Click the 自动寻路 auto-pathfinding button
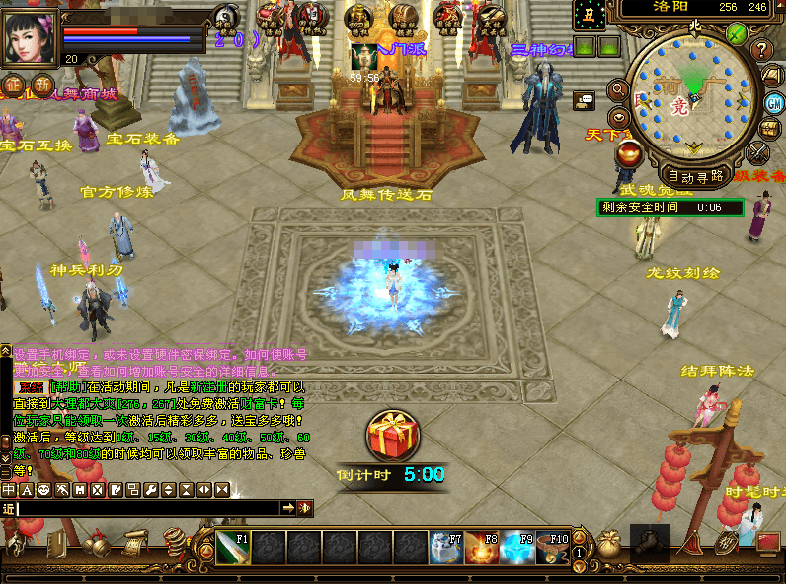Image resolution: width=786 pixels, height=584 pixels. point(694,175)
